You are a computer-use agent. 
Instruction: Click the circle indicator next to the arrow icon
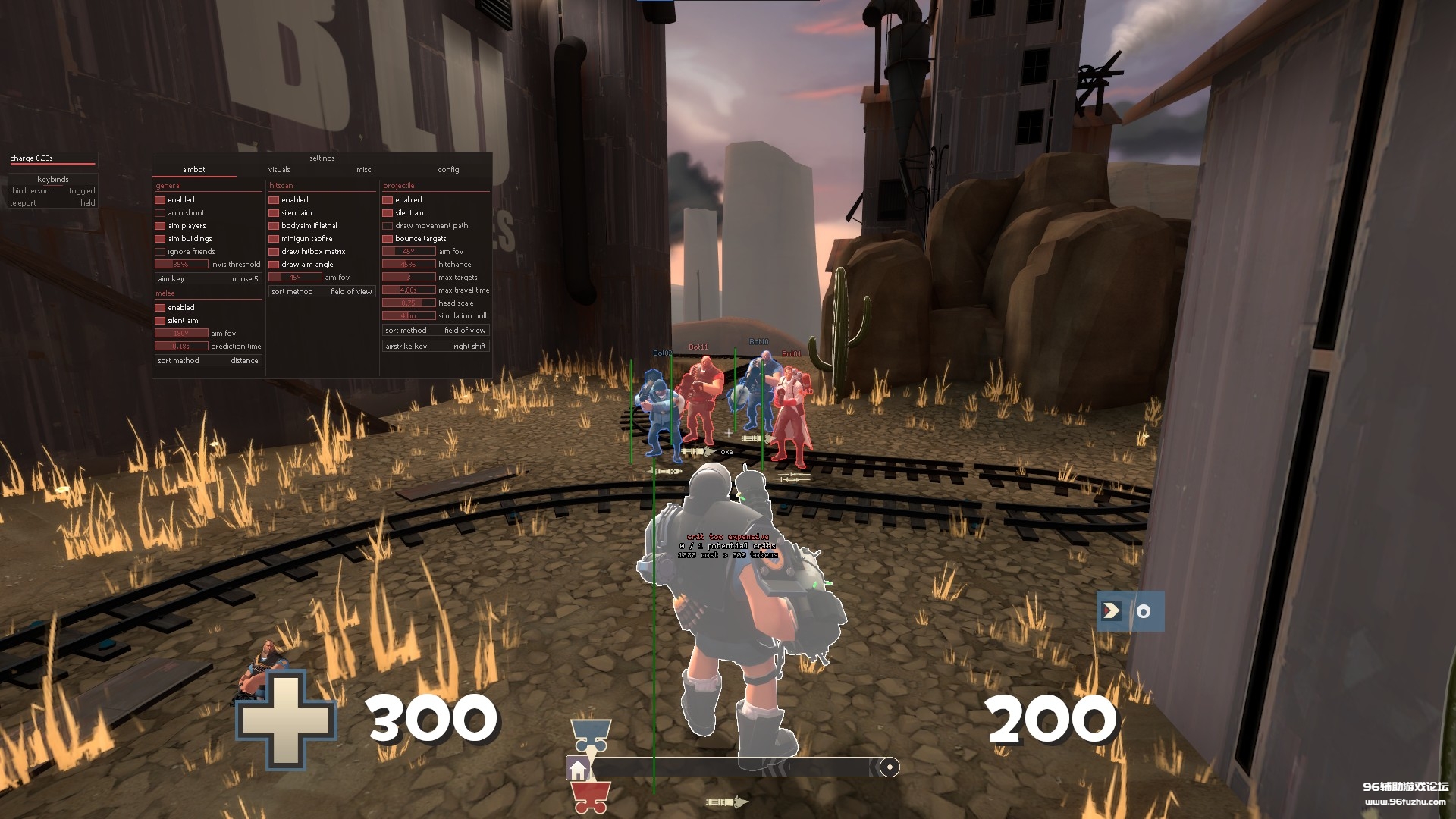tap(1143, 611)
